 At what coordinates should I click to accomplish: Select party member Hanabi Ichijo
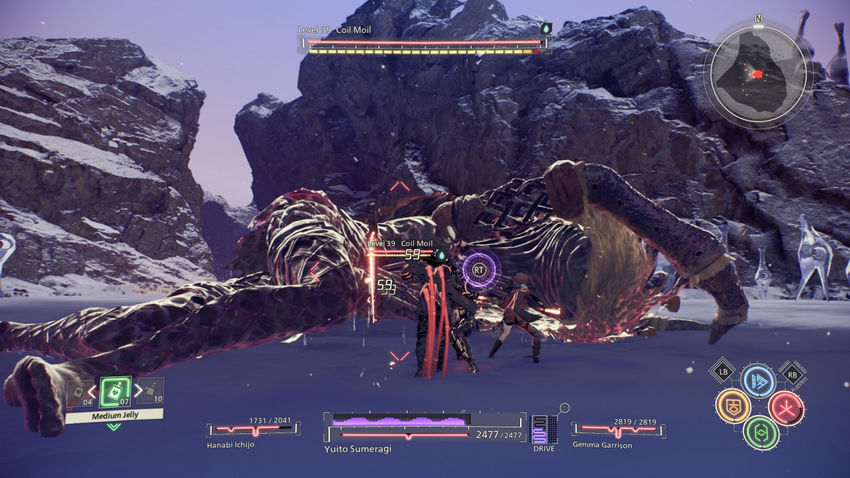pyautogui.click(x=253, y=431)
